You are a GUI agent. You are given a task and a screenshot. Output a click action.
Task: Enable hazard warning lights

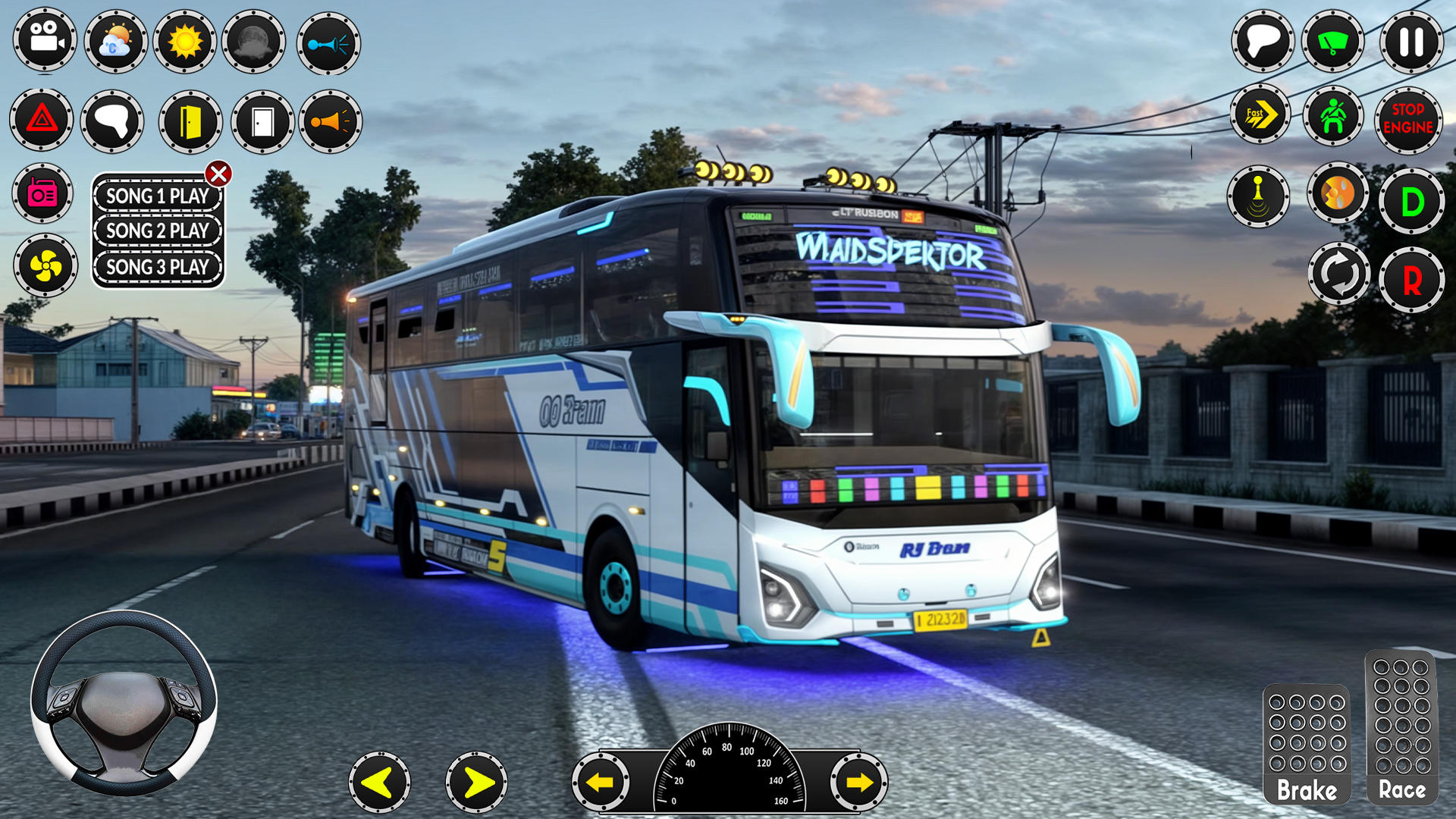[43, 121]
